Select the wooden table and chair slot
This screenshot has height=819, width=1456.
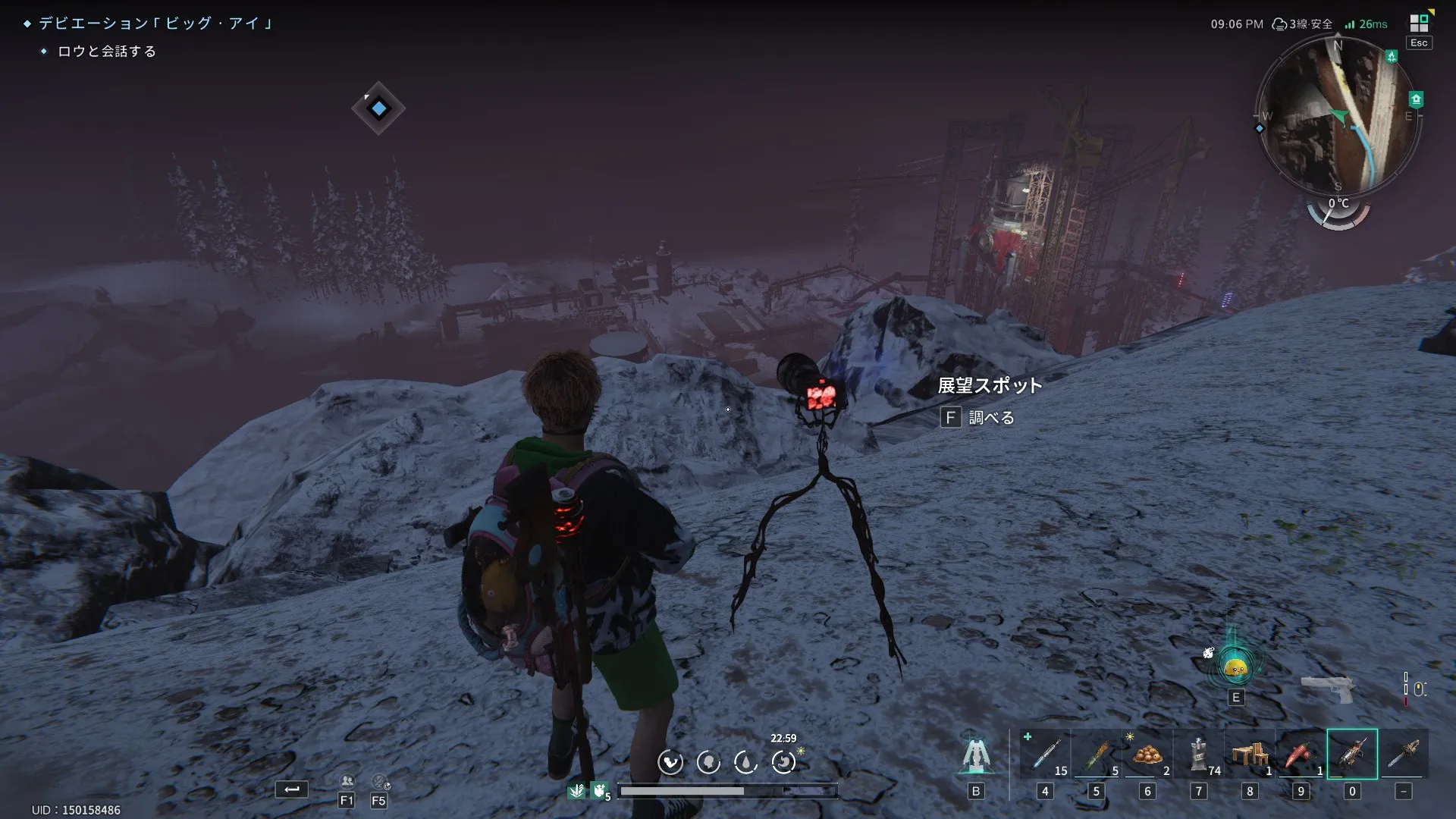pyautogui.click(x=1250, y=754)
